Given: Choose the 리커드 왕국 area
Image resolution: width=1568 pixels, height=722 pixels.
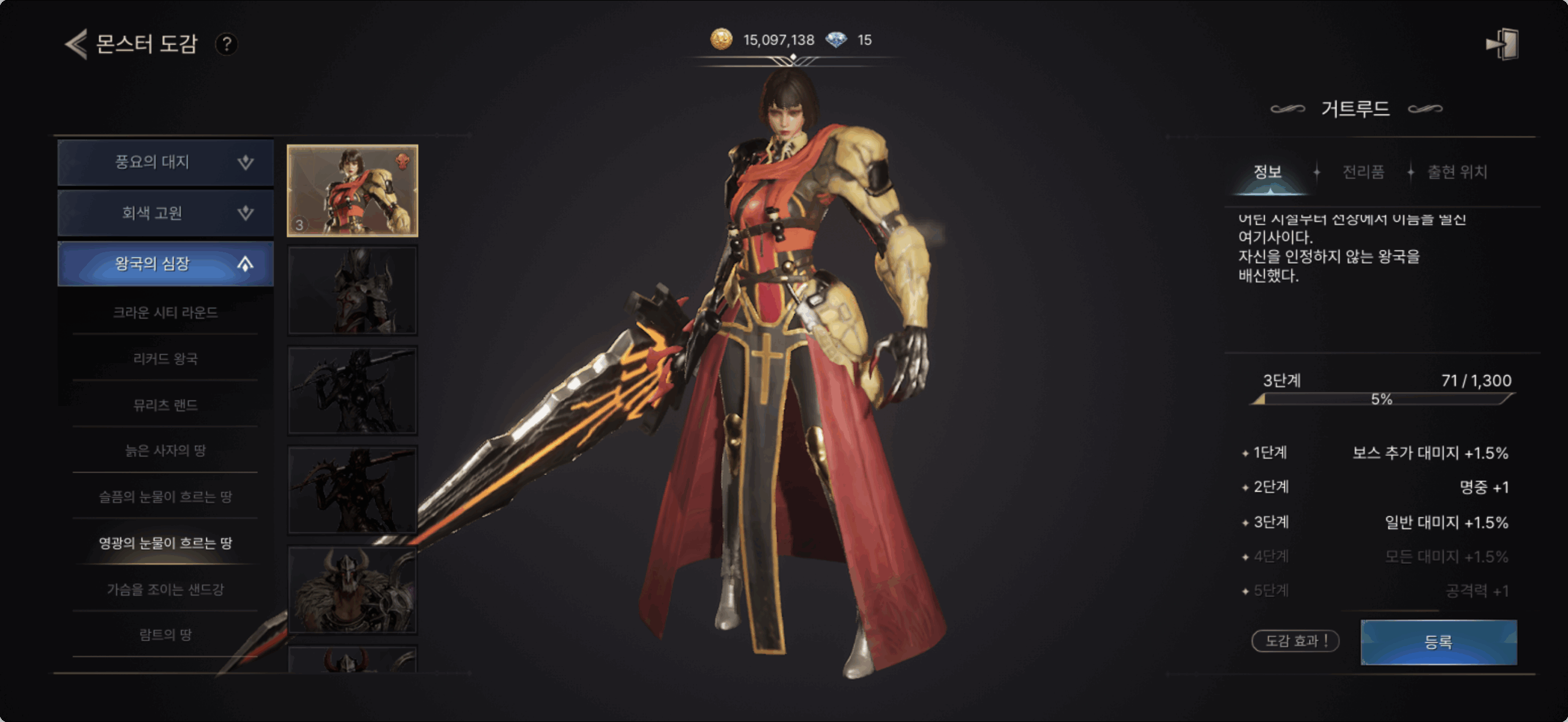Looking at the screenshot, I should 165,359.
